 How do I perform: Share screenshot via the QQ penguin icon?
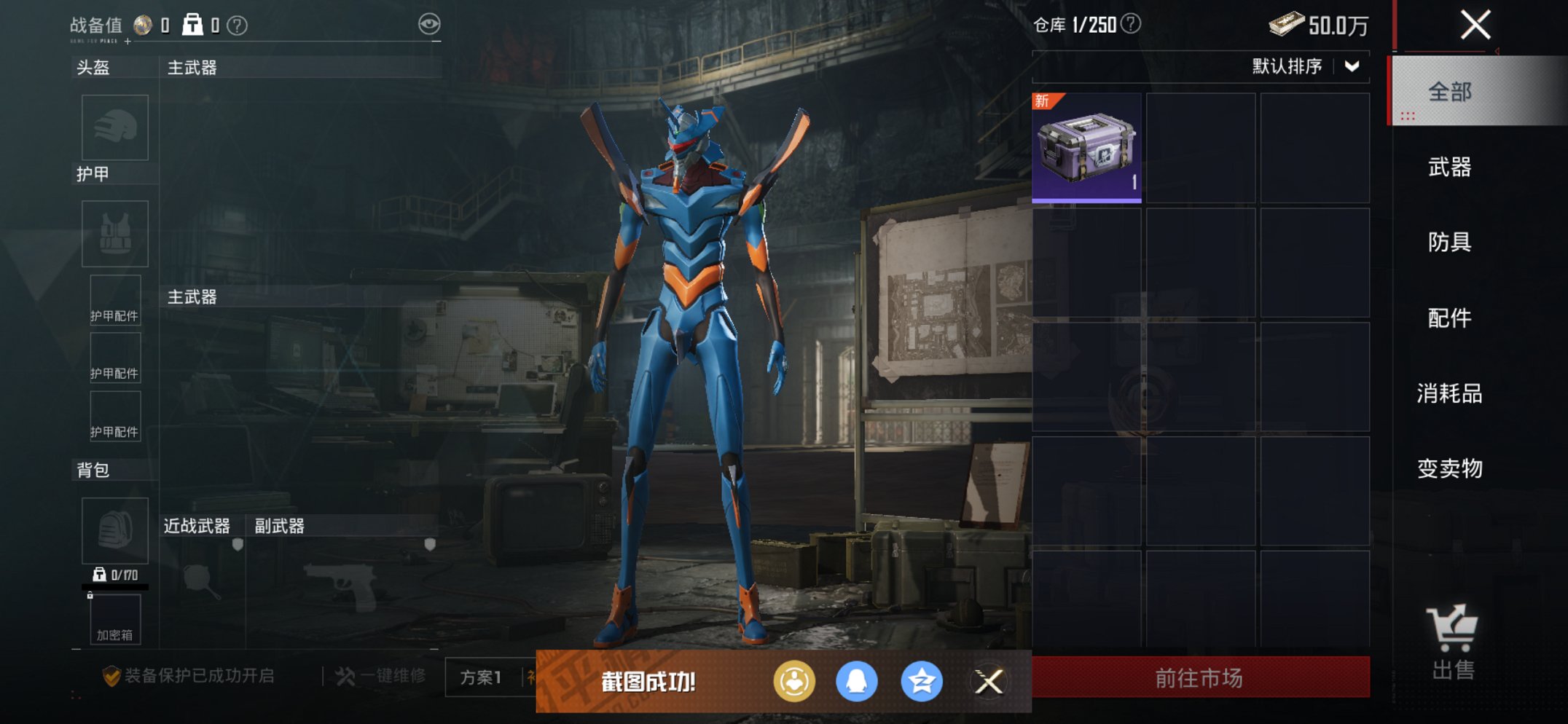[x=856, y=682]
